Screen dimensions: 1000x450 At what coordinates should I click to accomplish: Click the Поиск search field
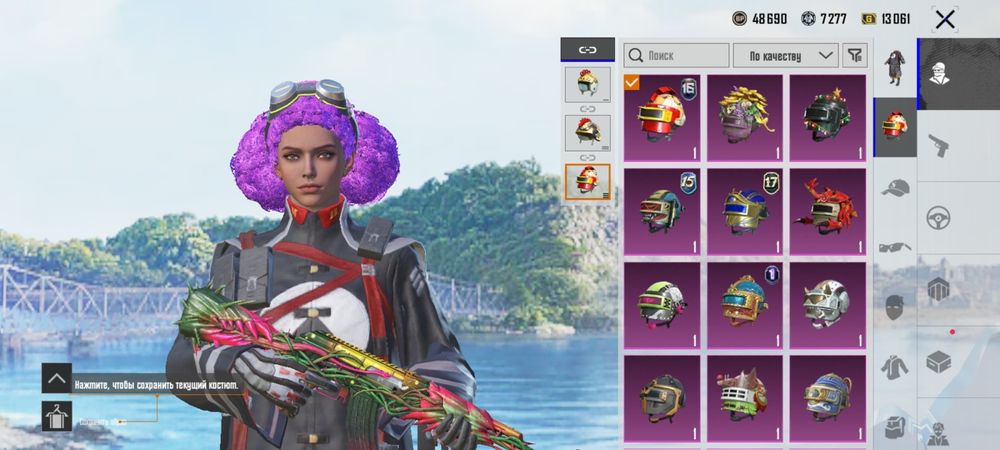pyautogui.click(x=676, y=55)
